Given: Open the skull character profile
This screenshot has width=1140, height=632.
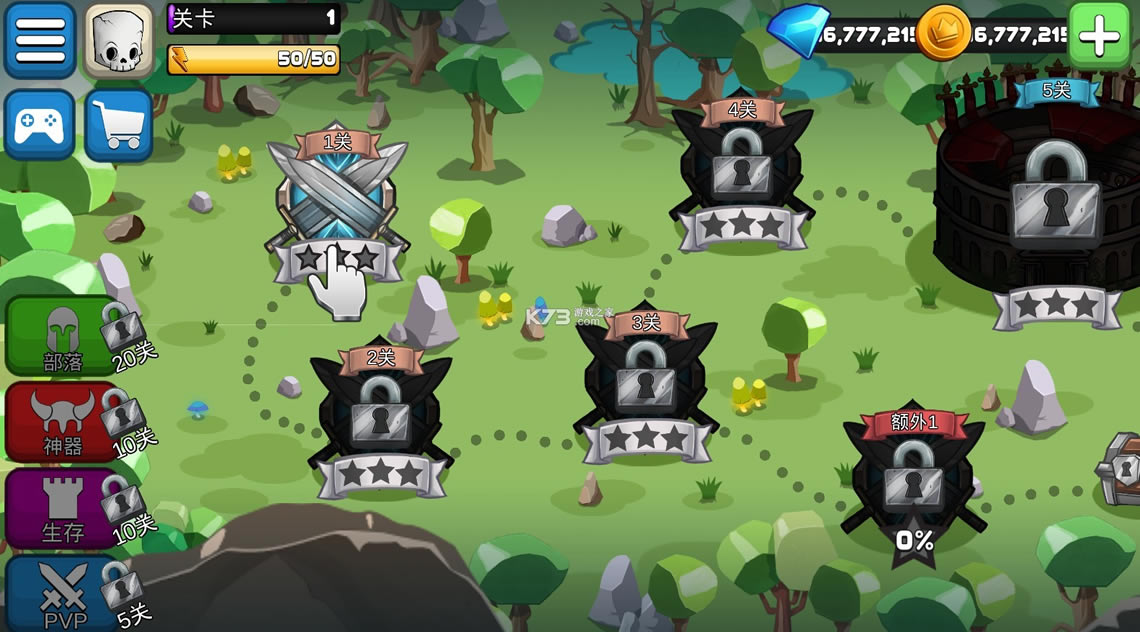Looking at the screenshot, I should pos(119,40).
